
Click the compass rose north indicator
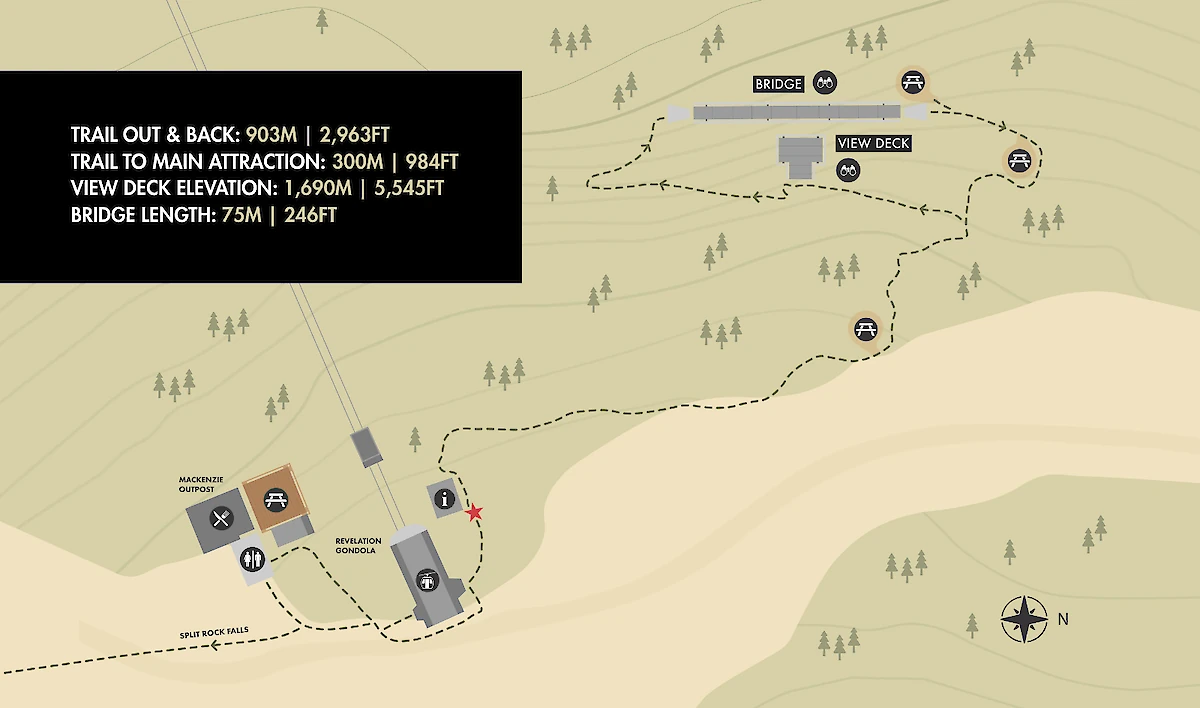(1024, 619)
